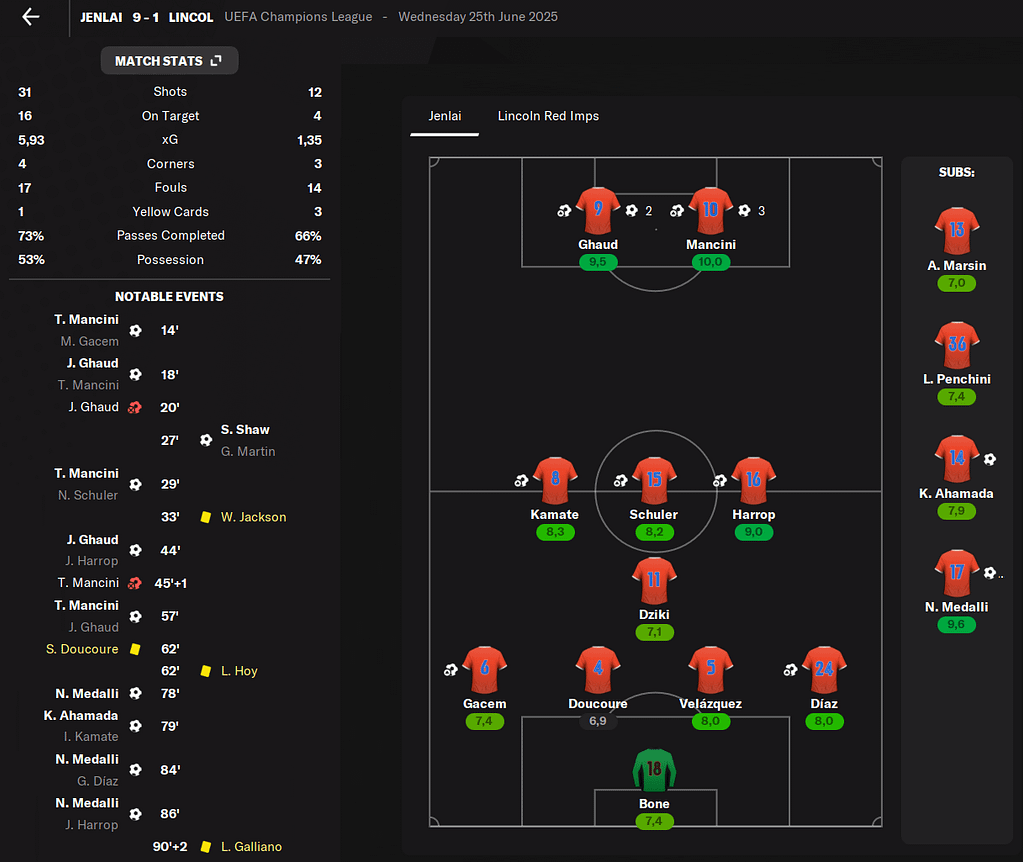The width and height of the screenshot is (1023, 862).
Task: Open S. Shaw's 27' goal event
Action: click(x=245, y=429)
